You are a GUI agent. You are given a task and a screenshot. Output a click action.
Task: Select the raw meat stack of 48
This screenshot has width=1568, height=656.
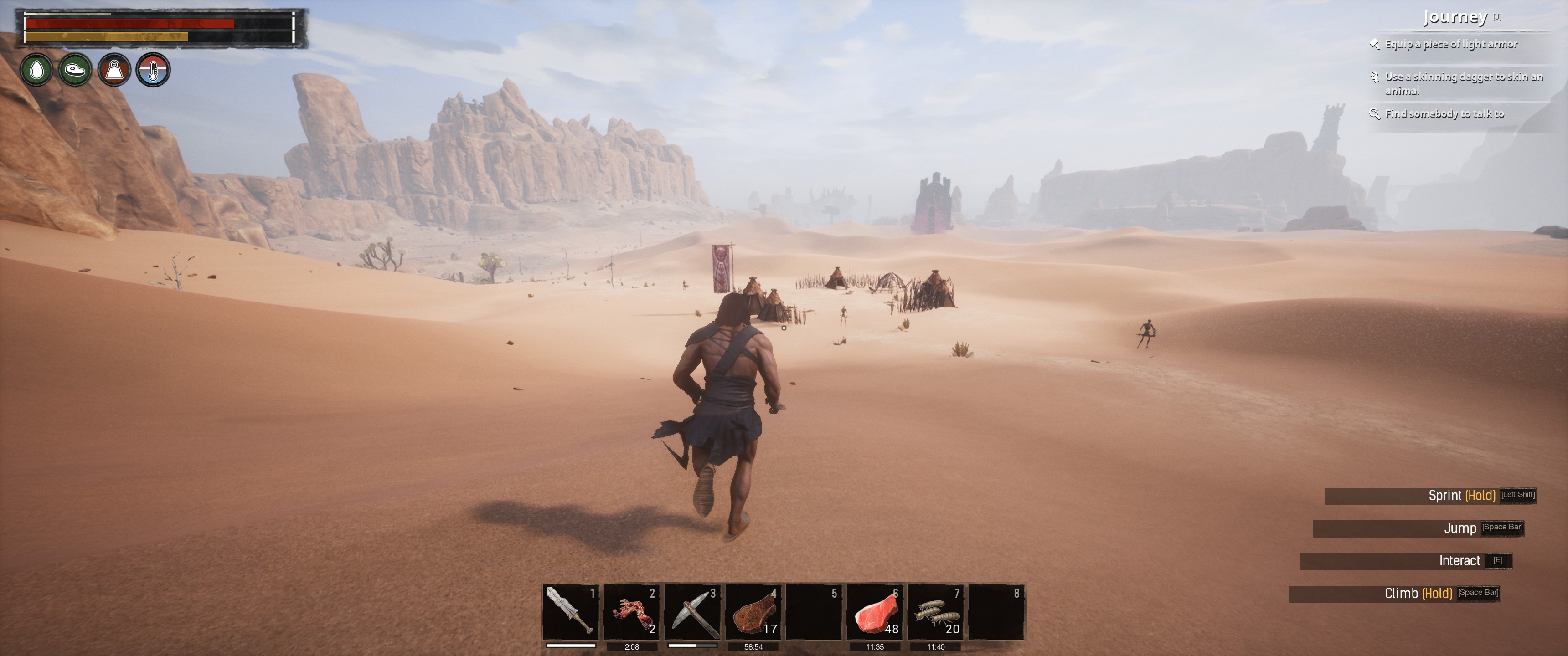(x=875, y=611)
